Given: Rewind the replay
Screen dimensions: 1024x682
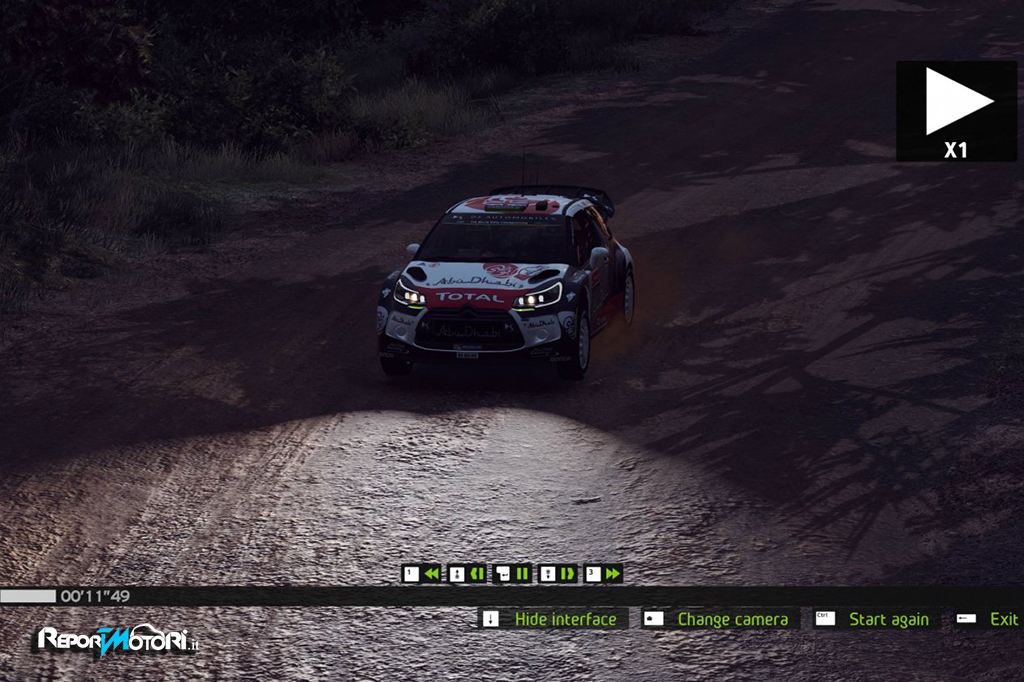Looking at the screenshot, I should click(431, 574).
